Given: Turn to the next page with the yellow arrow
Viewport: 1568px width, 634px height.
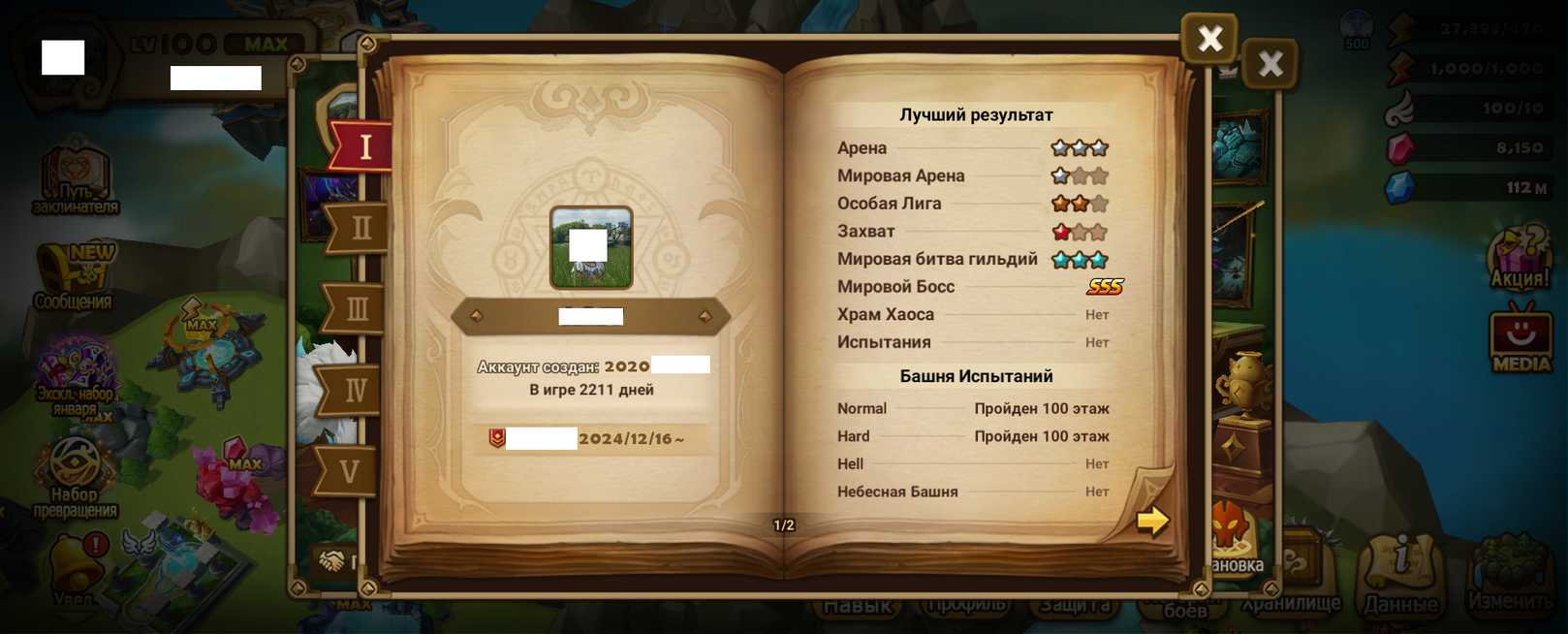Looking at the screenshot, I should click(x=1151, y=521).
